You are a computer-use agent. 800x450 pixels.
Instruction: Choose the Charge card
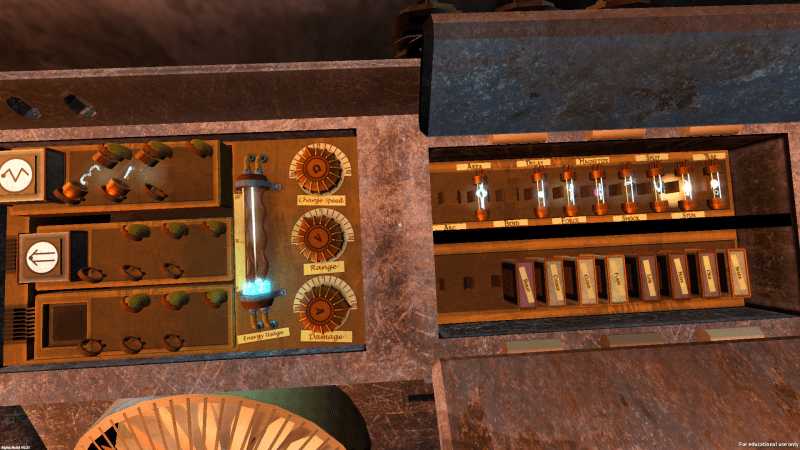pos(556,280)
